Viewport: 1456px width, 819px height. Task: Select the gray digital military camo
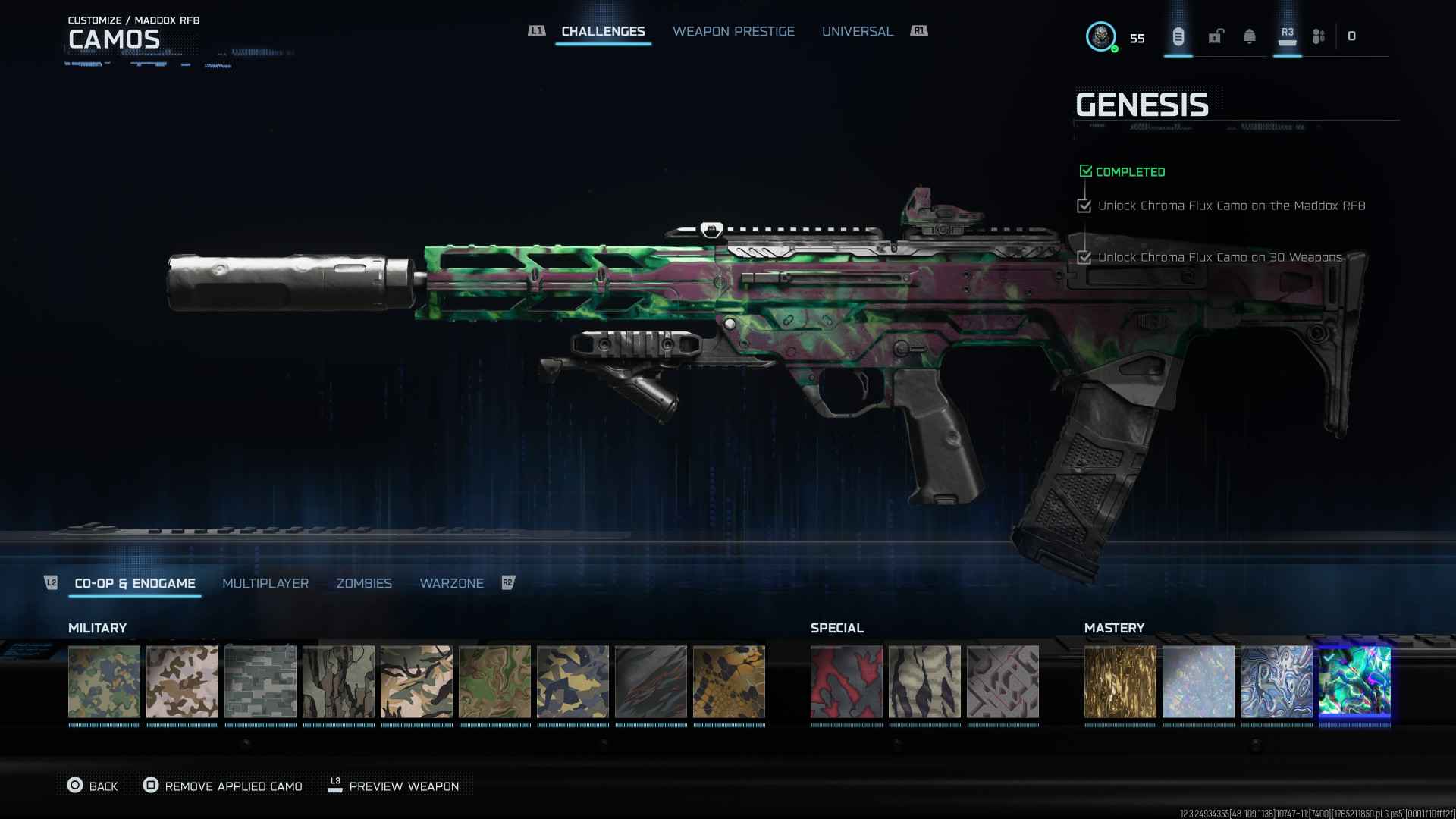(260, 681)
